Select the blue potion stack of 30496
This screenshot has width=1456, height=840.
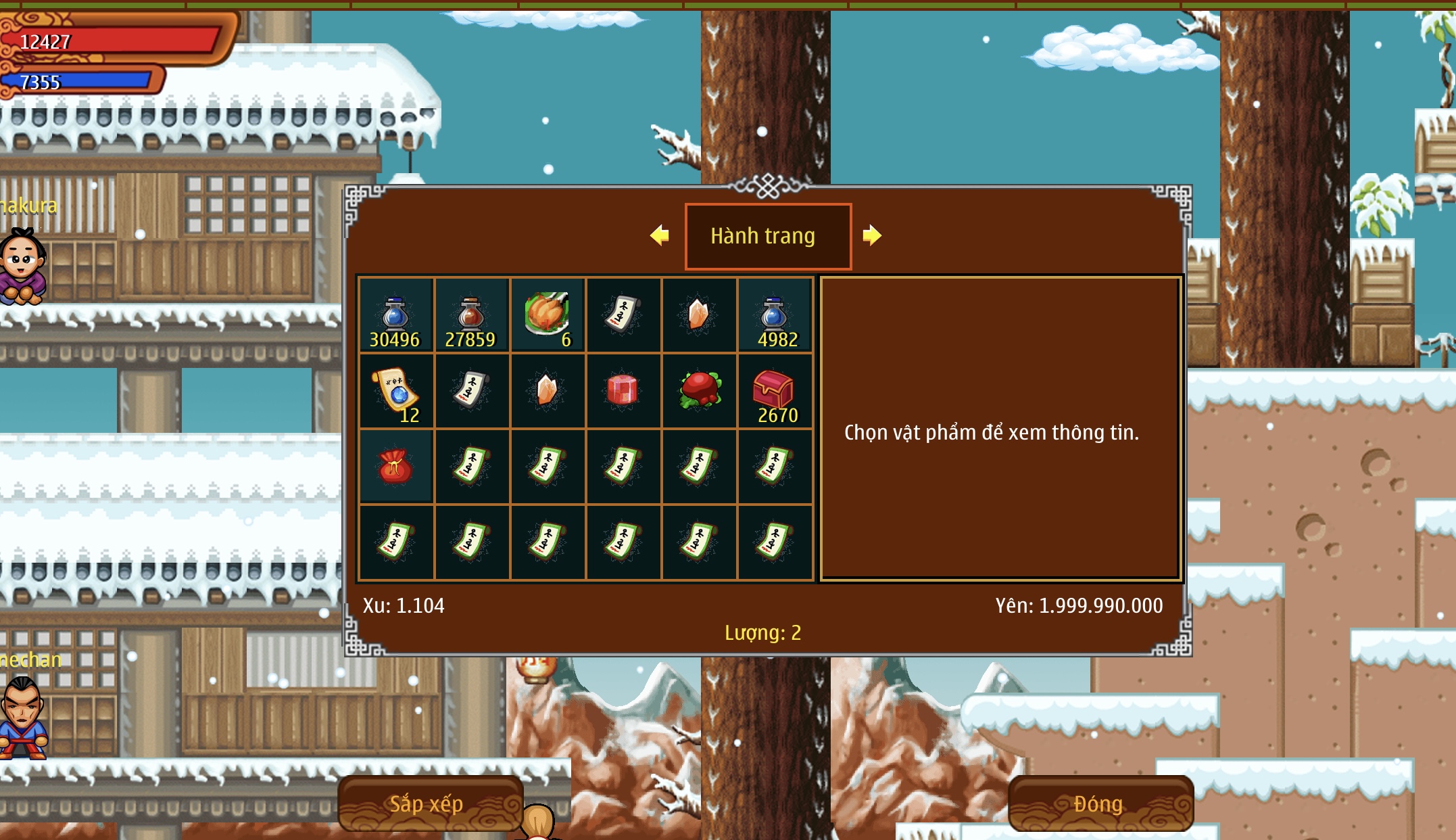(395, 315)
